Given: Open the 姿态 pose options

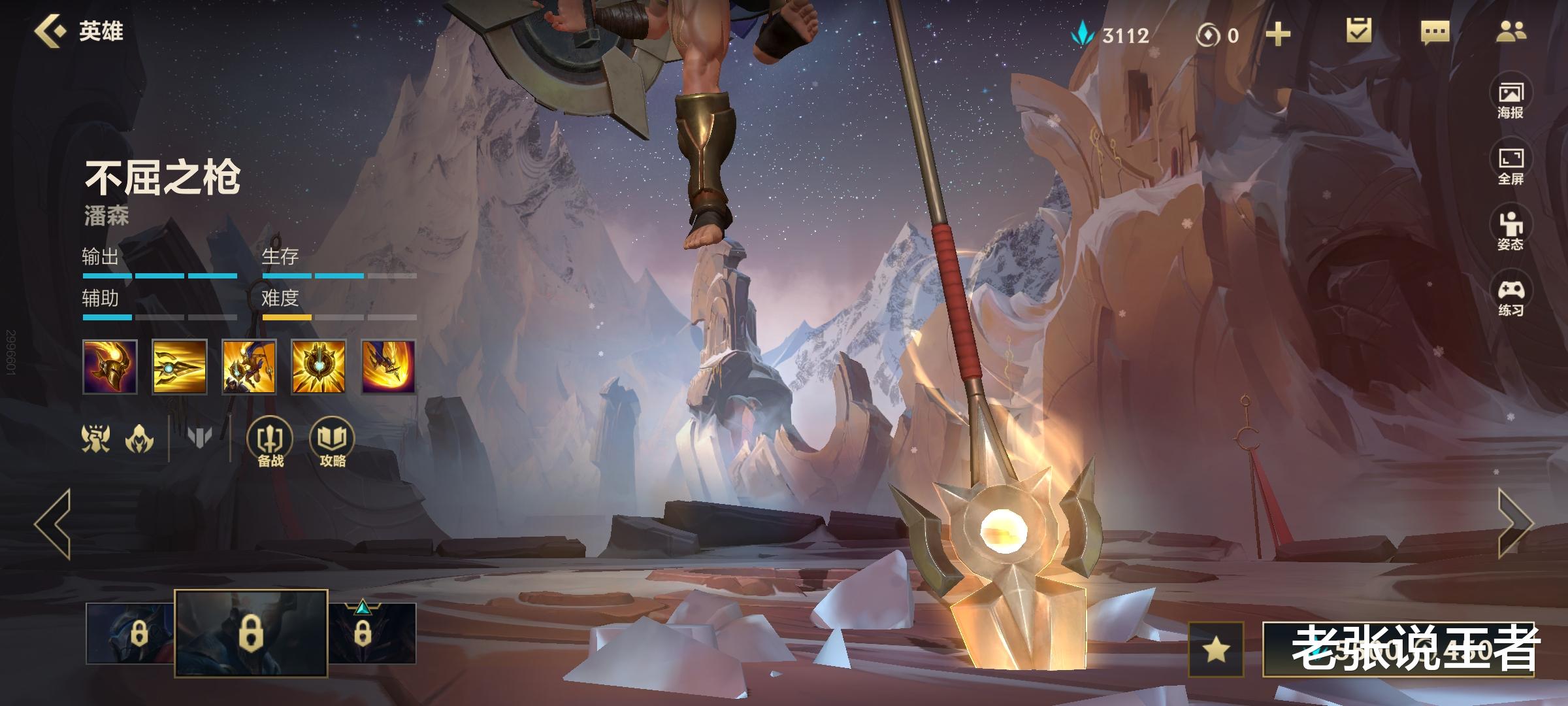Looking at the screenshot, I should [x=1511, y=231].
